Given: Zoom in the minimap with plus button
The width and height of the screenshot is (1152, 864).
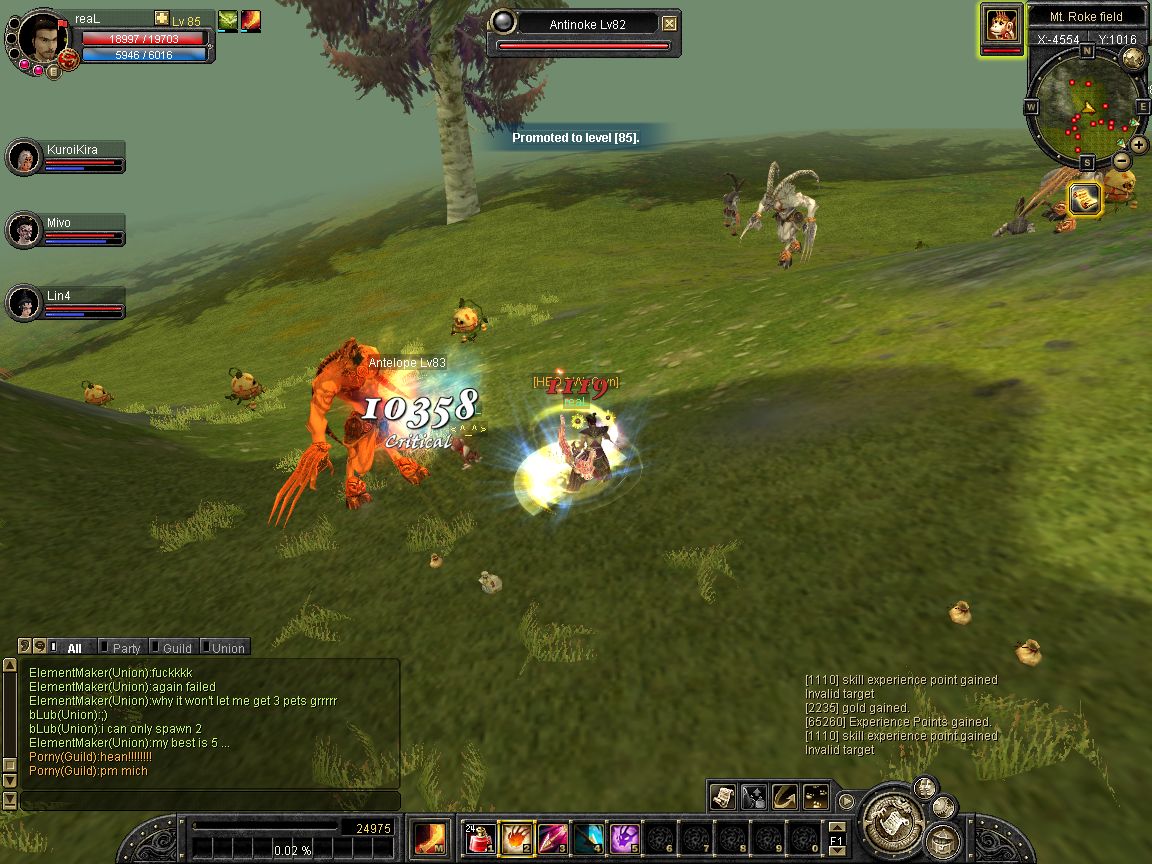Looking at the screenshot, I should [x=1139, y=145].
